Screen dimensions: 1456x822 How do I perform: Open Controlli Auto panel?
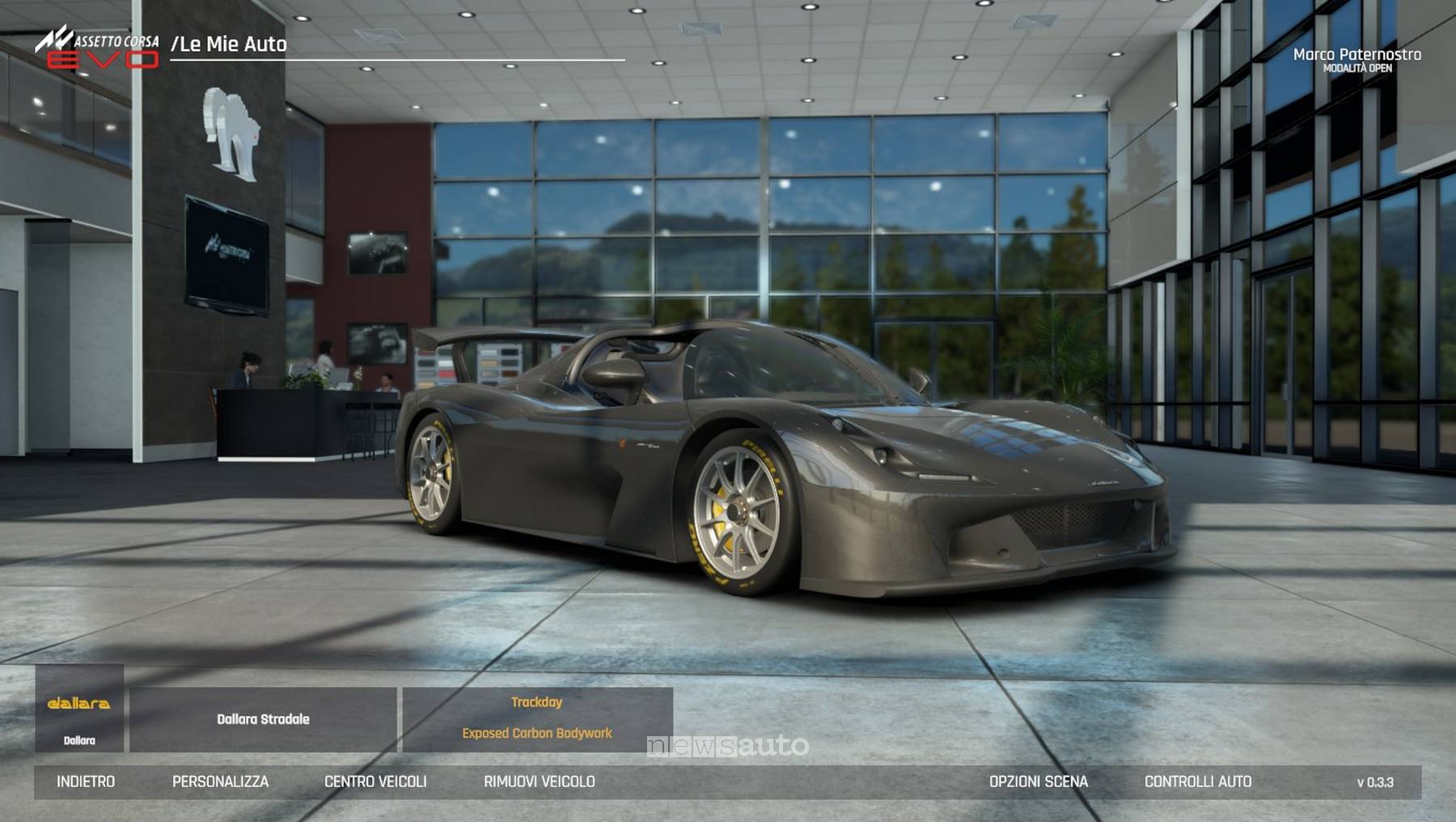(1198, 782)
